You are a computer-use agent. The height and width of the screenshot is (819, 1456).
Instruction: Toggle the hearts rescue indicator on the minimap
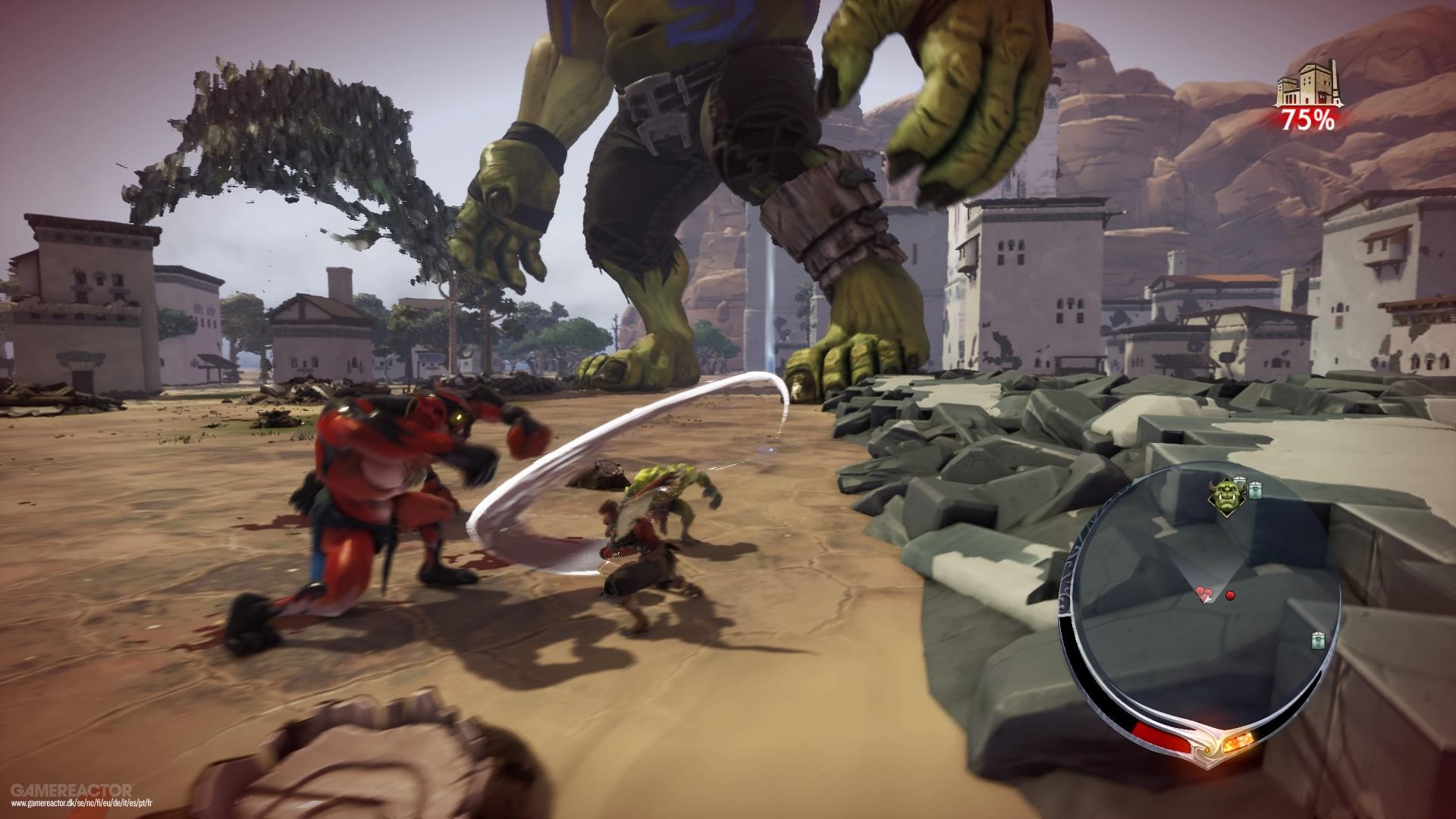pyautogui.click(x=1204, y=593)
